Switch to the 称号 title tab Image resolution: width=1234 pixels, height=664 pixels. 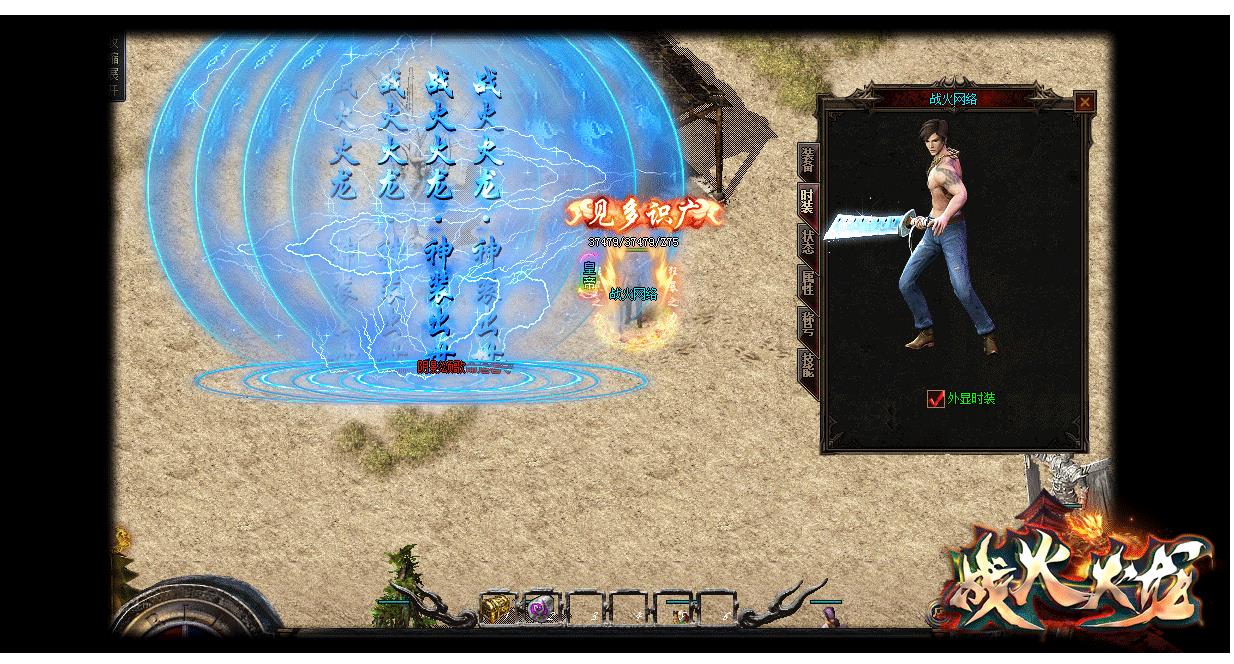pyautogui.click(x=807, y=324)
